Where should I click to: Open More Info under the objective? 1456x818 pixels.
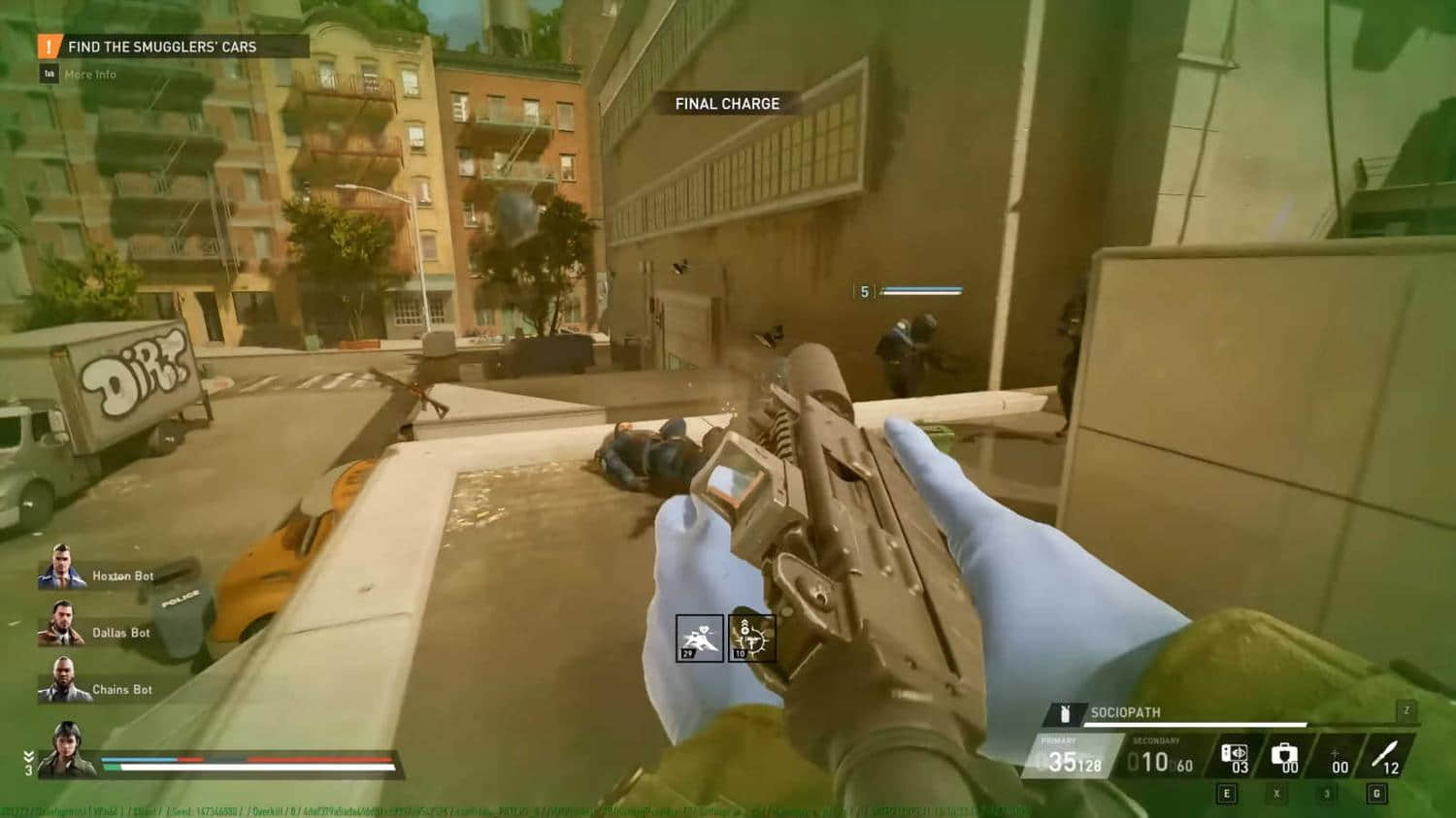(x=89, y=74)
